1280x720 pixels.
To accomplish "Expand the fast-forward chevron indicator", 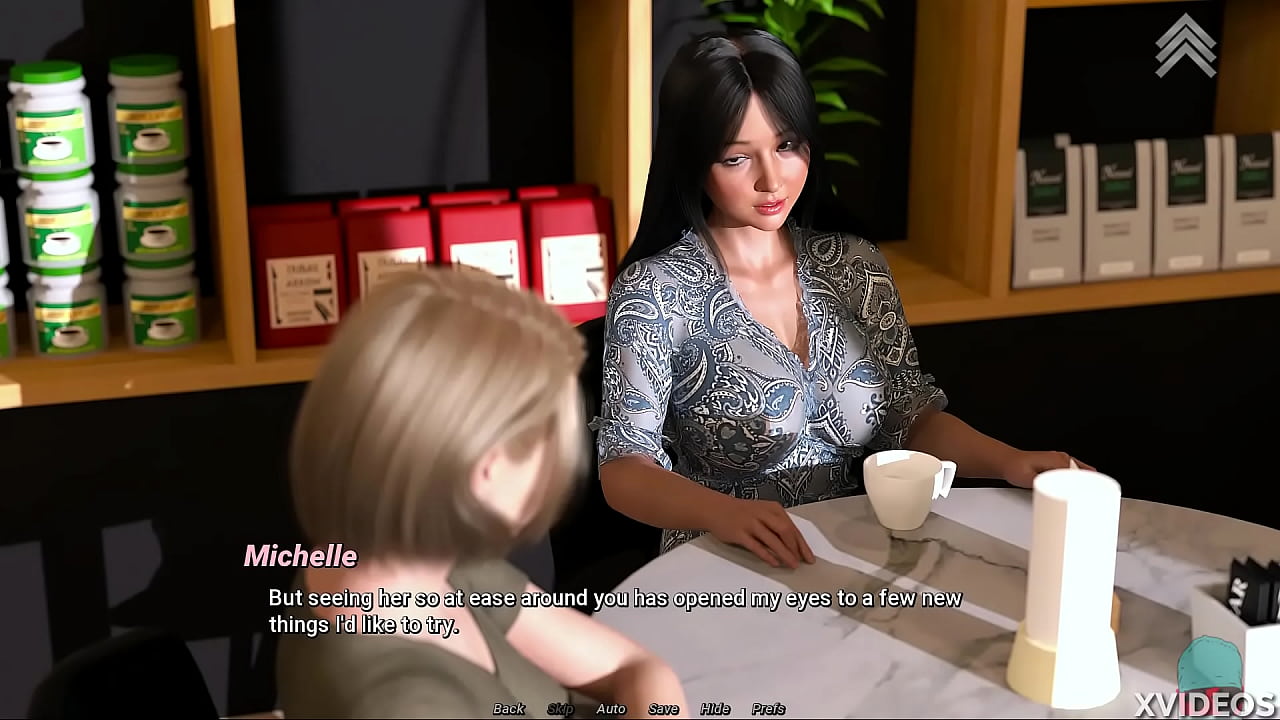I will 1188,45.
